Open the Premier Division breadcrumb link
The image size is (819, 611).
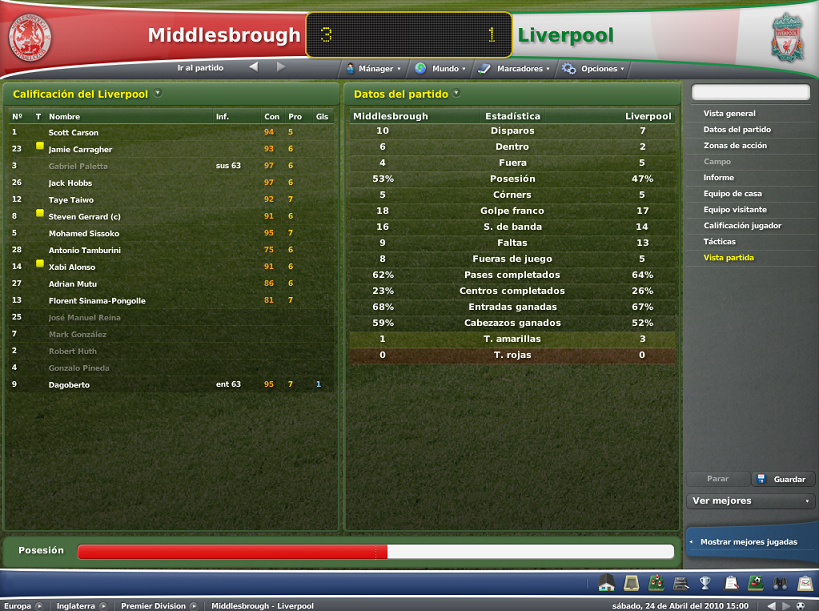click(153, 605)
